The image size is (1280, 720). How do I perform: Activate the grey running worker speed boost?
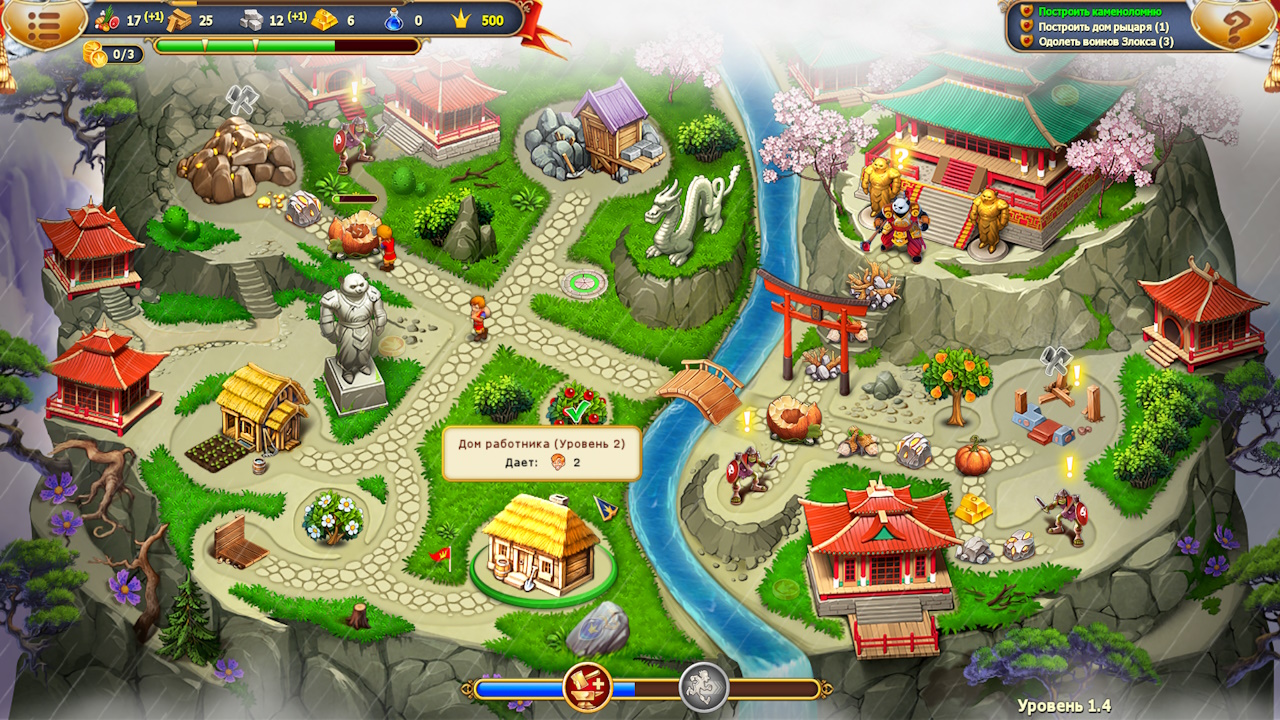(x=703, y=687)
